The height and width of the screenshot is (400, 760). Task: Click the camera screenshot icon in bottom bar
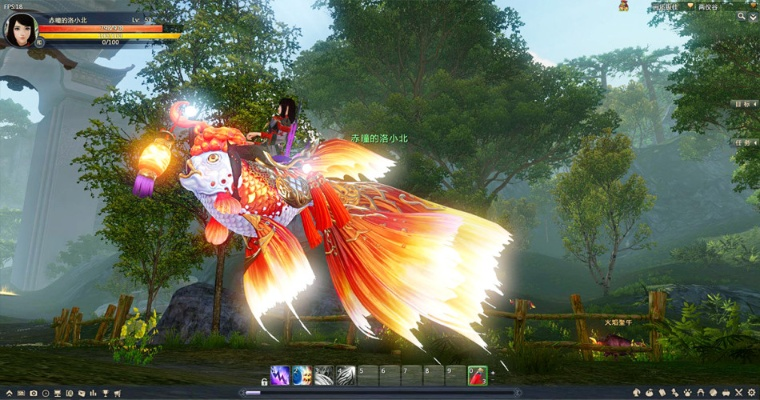[33, 393]
